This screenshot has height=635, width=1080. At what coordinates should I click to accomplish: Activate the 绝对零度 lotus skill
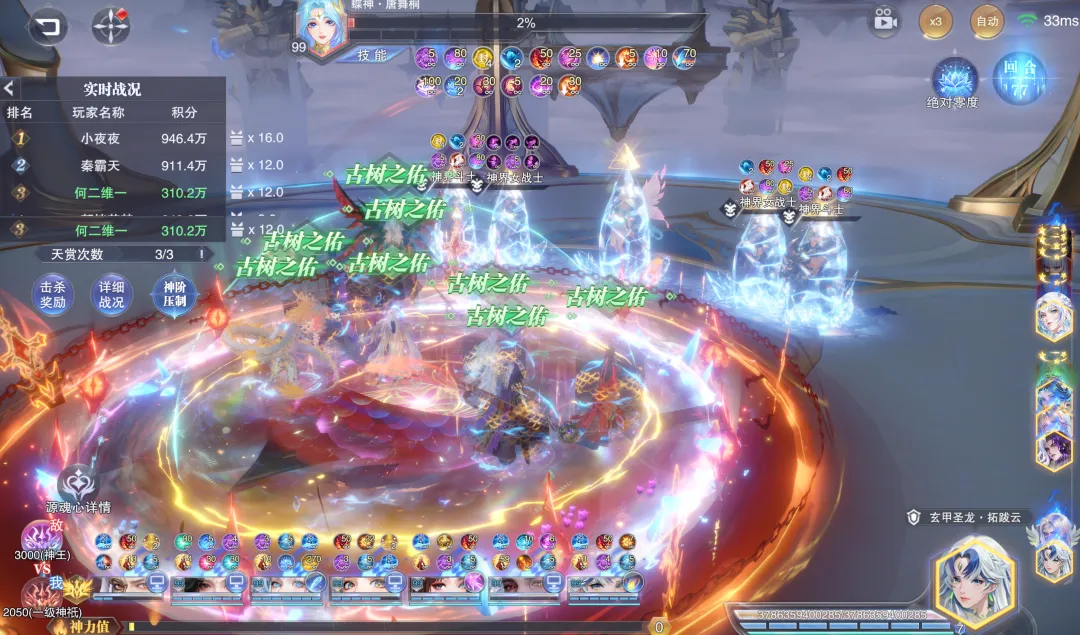click(x=953, y=80)
